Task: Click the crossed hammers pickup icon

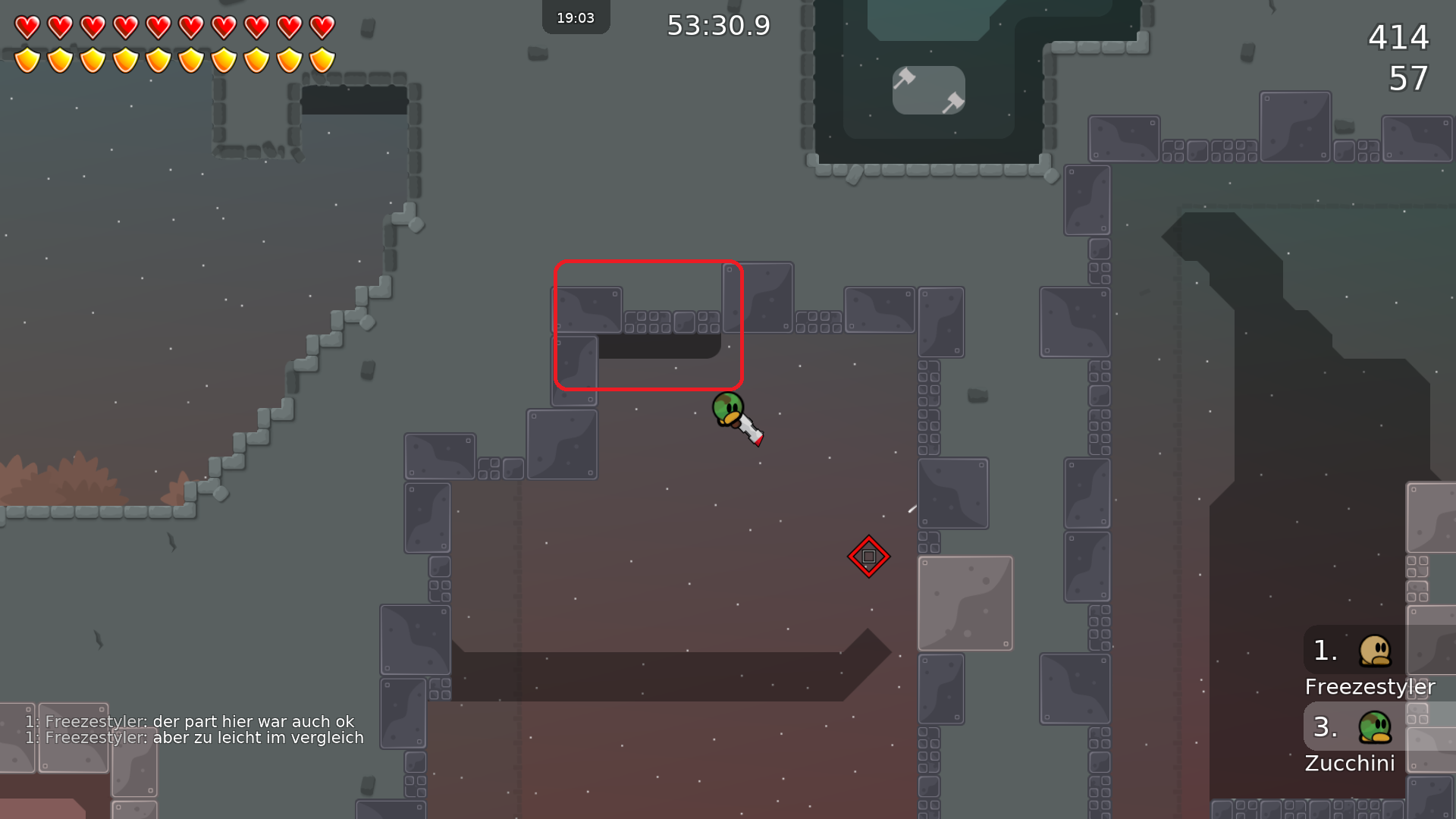Action: [x=927, y=89]
